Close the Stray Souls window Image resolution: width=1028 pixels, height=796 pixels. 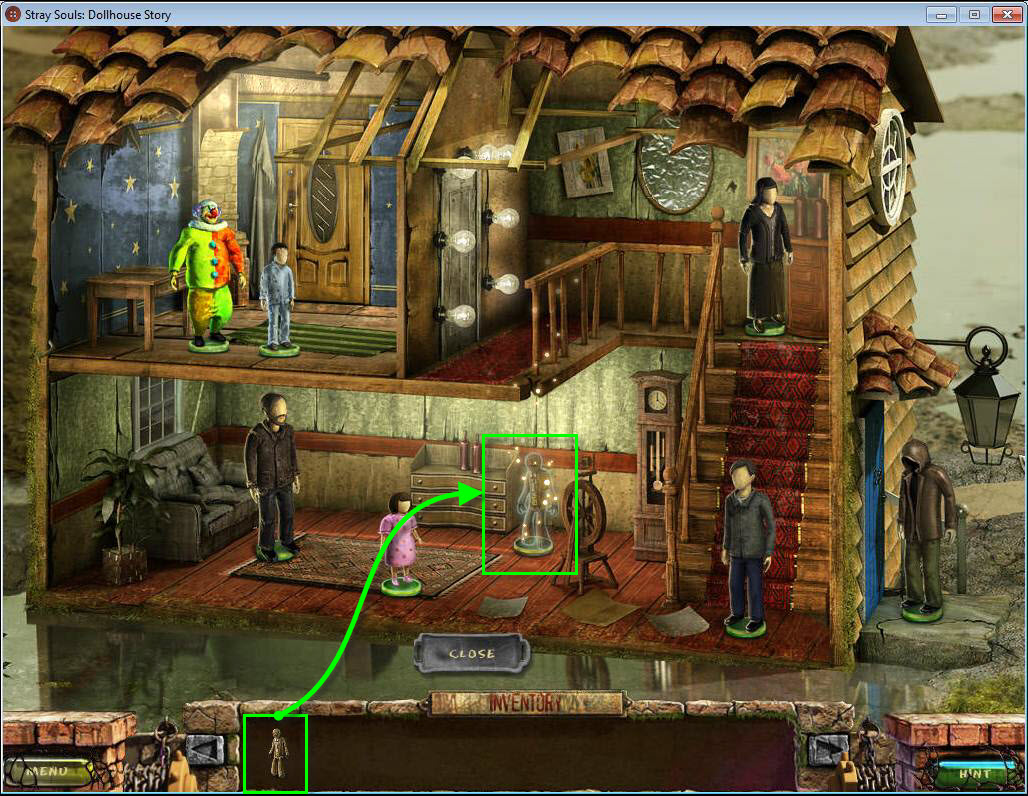click(x=1004, y=14)
